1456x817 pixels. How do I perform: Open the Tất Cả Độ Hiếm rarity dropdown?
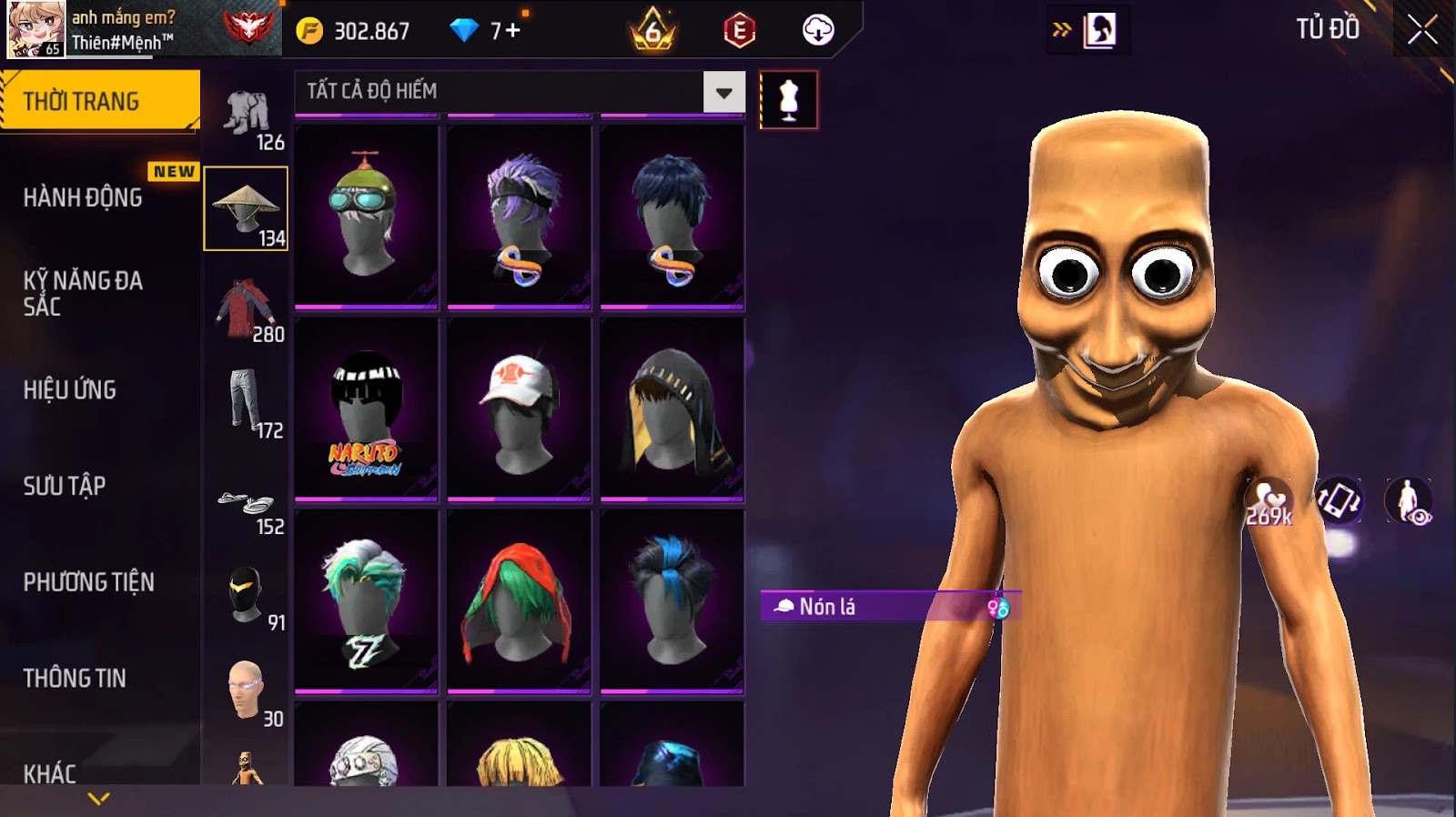[723, 92]
